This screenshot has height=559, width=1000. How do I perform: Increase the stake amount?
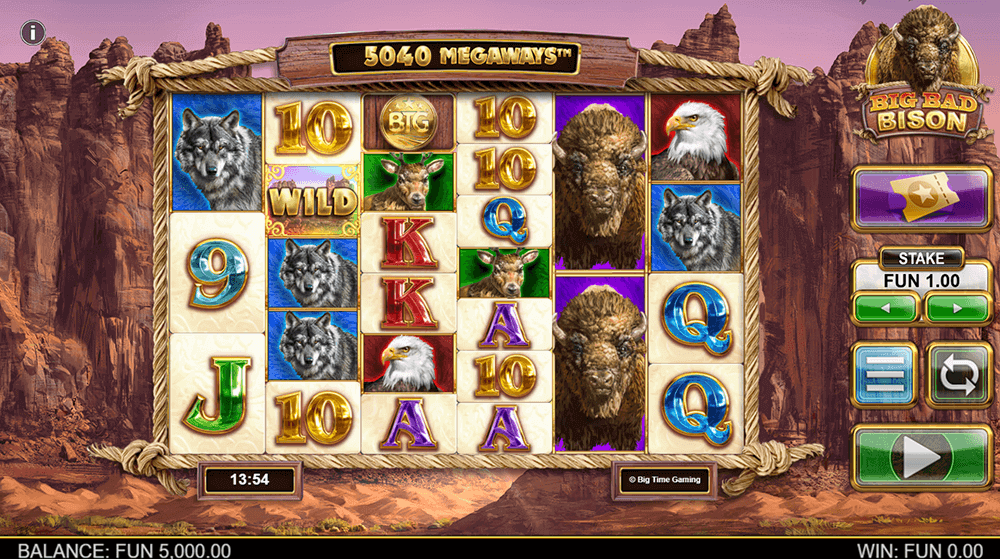(x=957, y=308)
